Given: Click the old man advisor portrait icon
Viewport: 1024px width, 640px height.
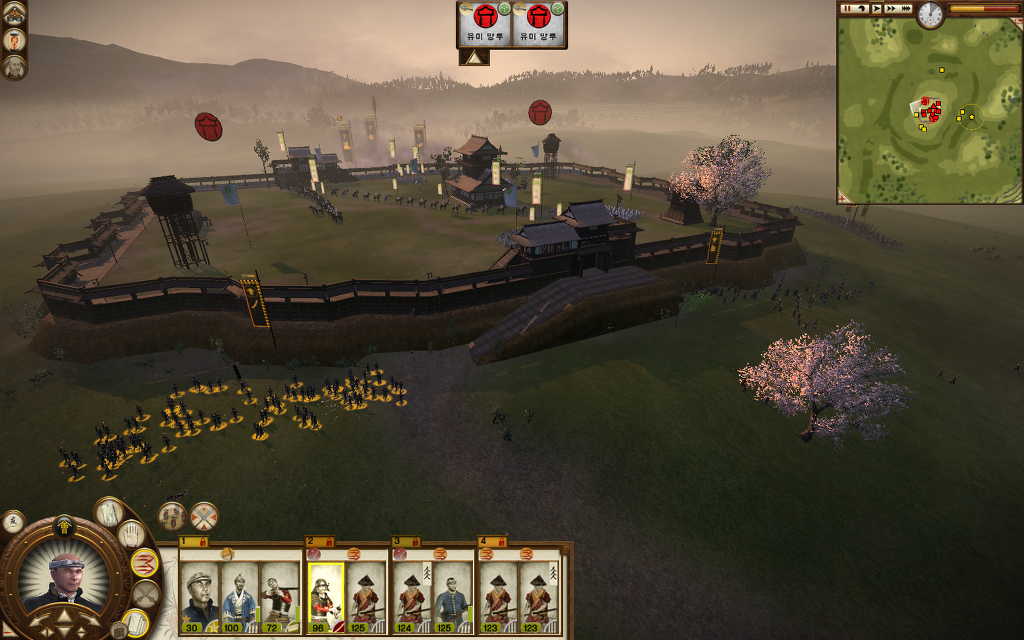Looking at the screenshot, I should tap(14, 67).
